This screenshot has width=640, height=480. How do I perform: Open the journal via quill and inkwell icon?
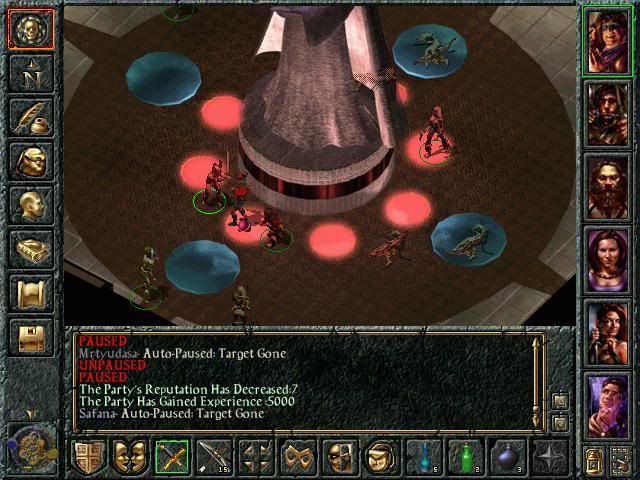(x=31, y=116)
